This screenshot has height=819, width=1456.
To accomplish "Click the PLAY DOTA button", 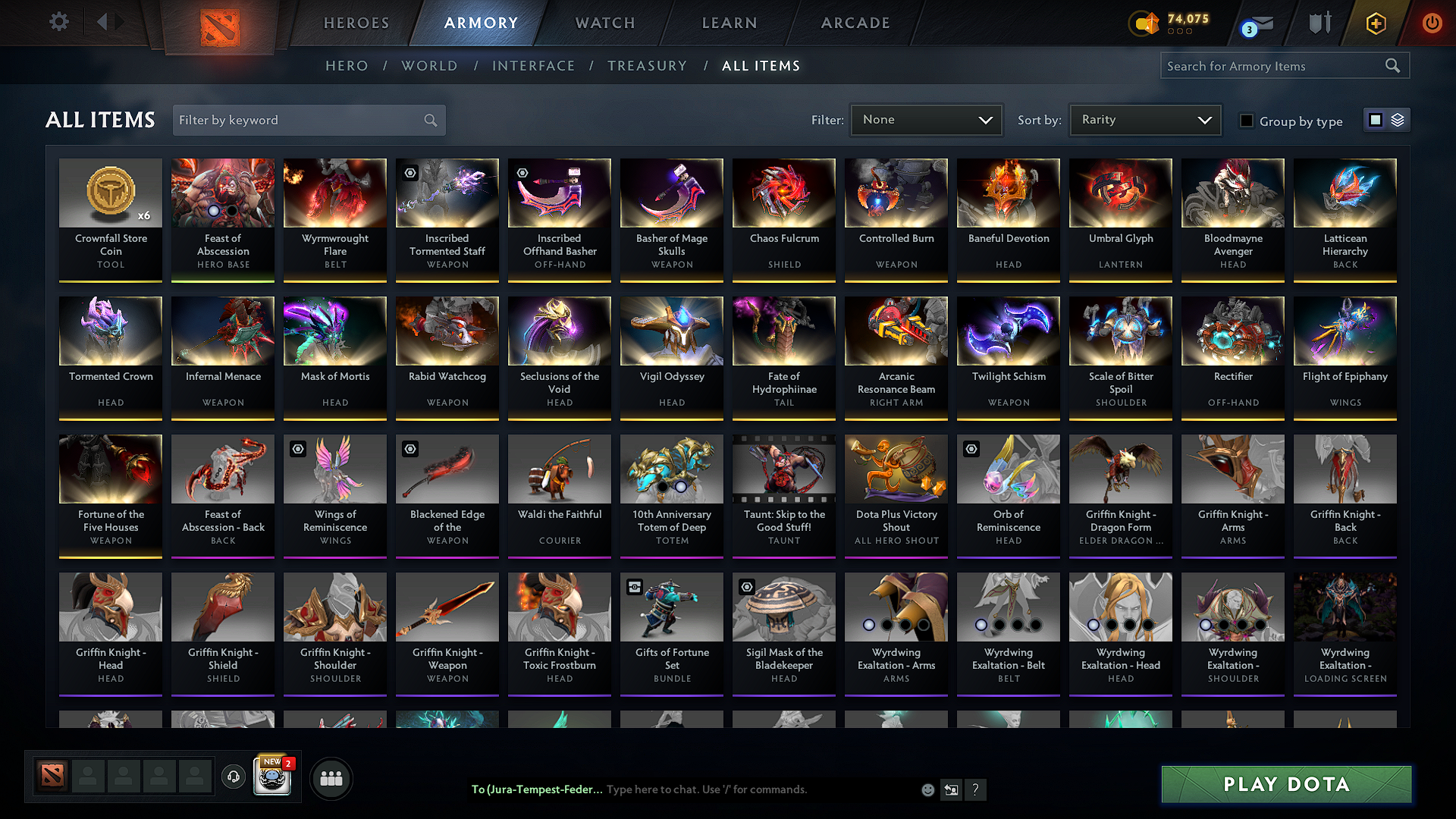I will pos(1285,785).
